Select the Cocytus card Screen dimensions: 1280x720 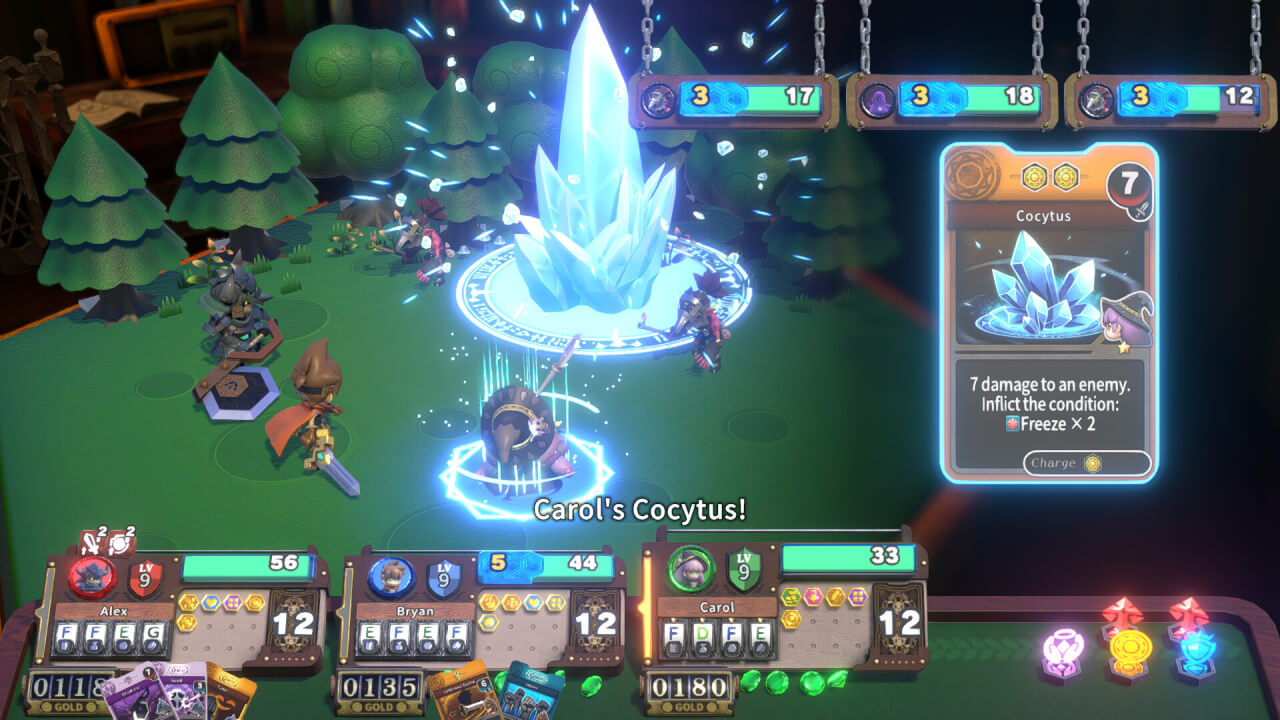click(1049, 312)
